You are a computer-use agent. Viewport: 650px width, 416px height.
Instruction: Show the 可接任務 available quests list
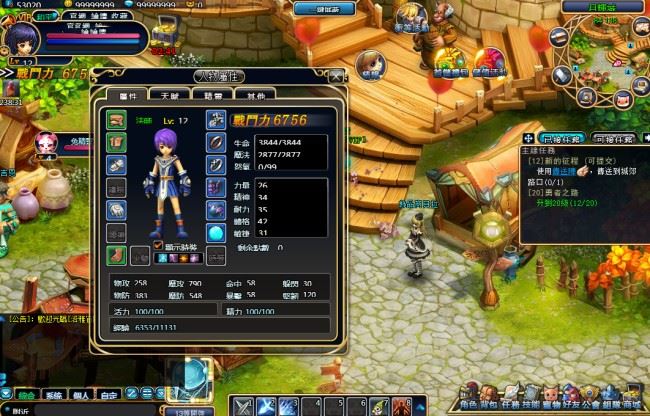point(612,139)
